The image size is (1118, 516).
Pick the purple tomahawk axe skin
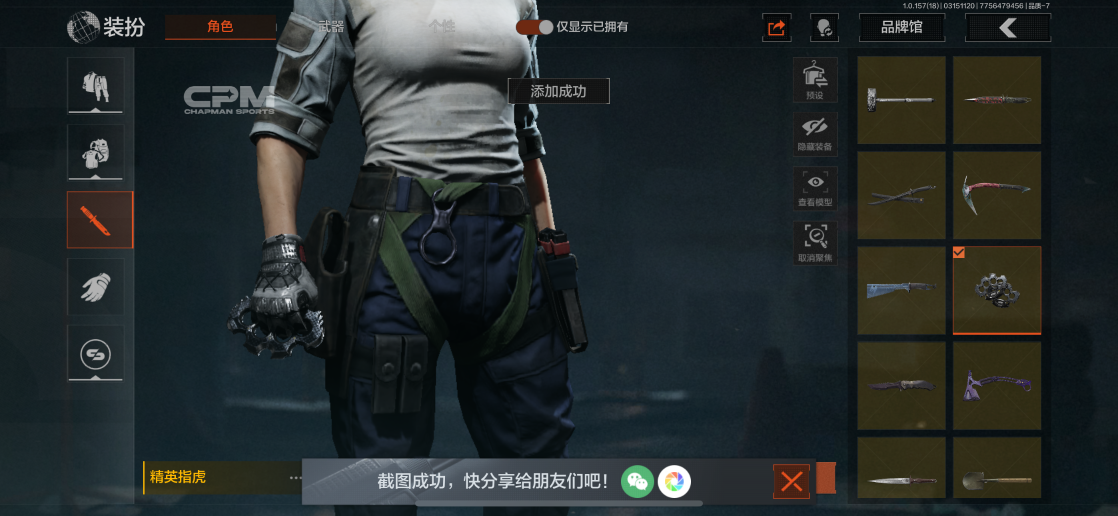996,385
